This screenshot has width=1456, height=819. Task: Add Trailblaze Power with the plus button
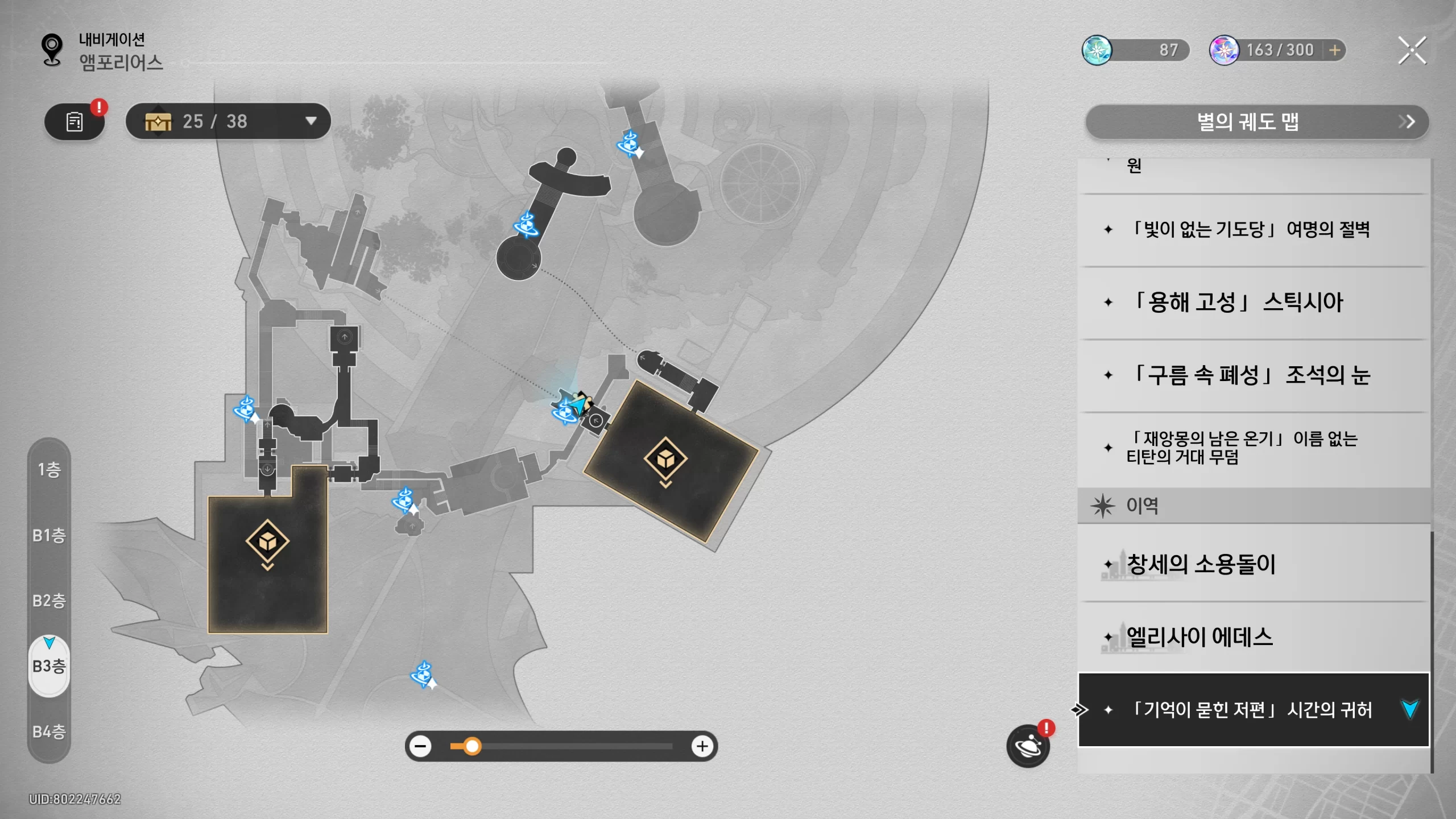tap(1334, 51)
